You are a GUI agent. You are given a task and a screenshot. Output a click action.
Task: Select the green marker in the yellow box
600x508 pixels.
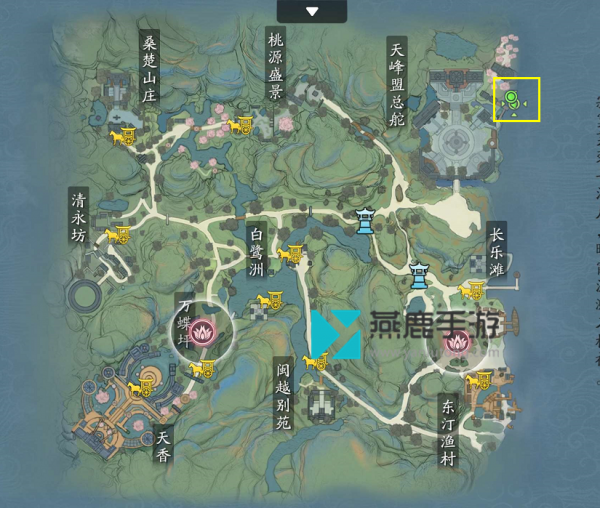click(x=512, y=99)
